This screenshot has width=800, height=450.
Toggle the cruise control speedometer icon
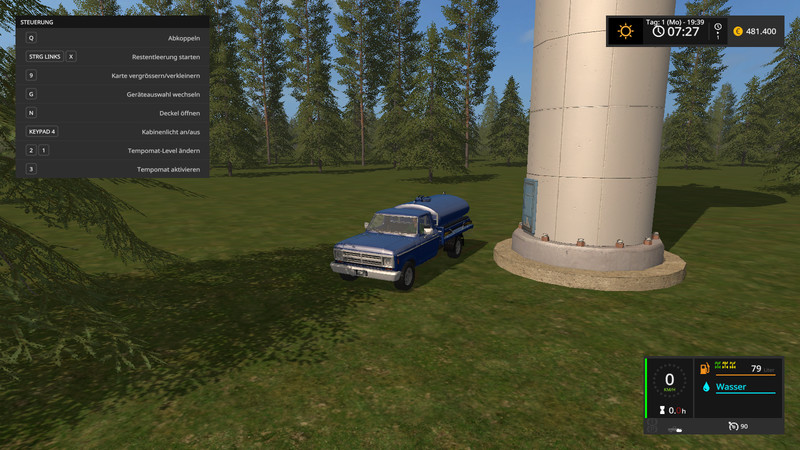point(731,427)
